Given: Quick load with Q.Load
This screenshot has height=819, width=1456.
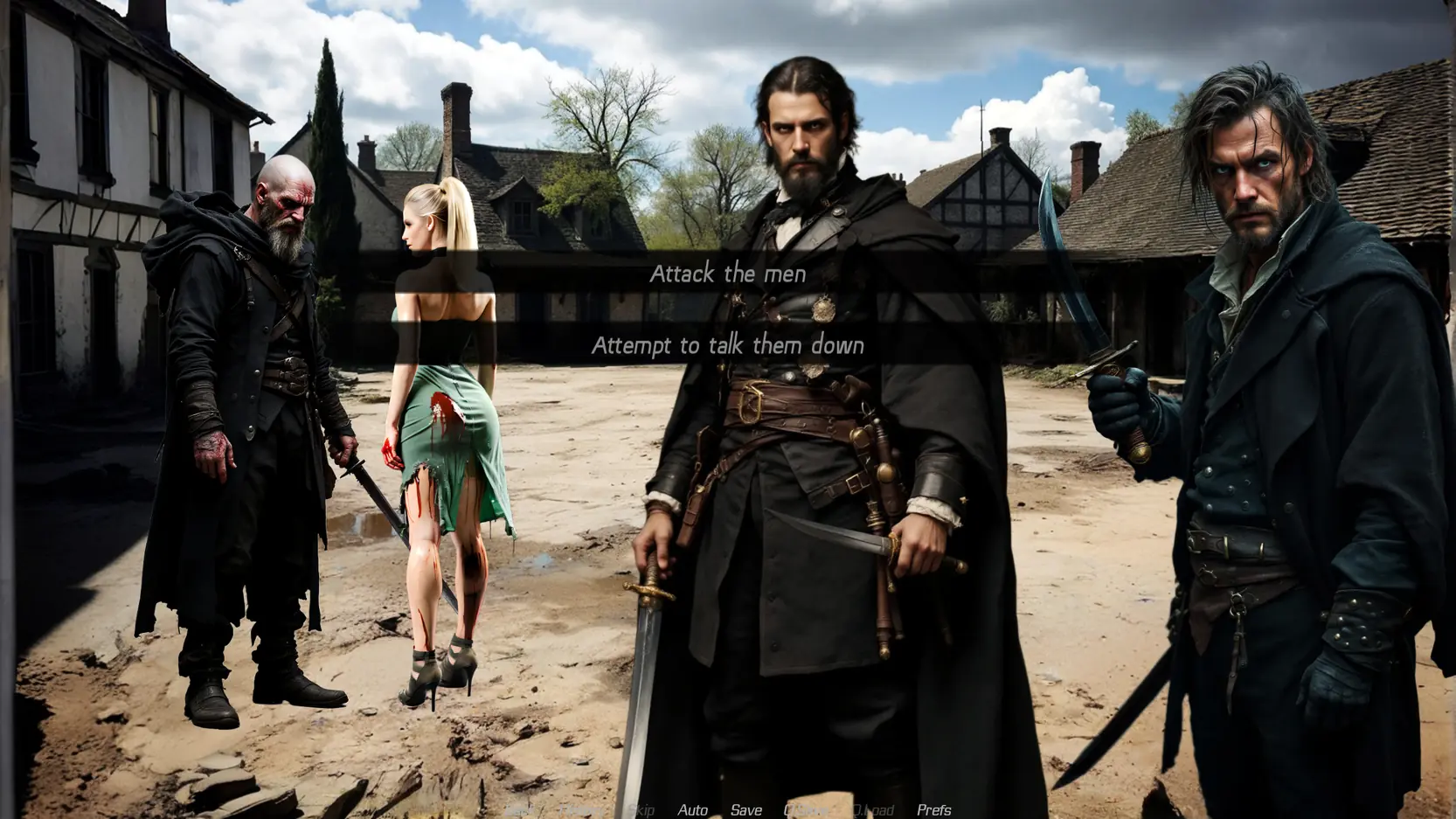Looking at the screenshot, I should tap(872, 810).
